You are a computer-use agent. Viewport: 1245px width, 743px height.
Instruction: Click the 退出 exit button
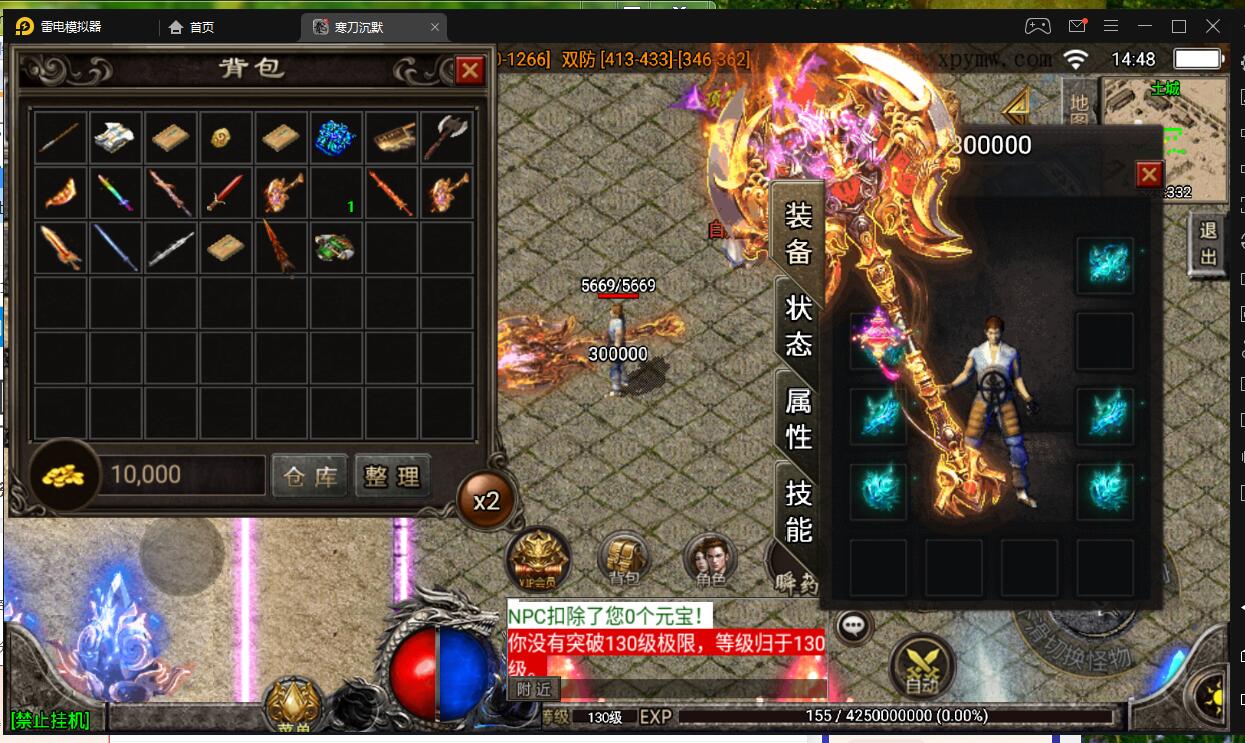tap(1208, 243)
